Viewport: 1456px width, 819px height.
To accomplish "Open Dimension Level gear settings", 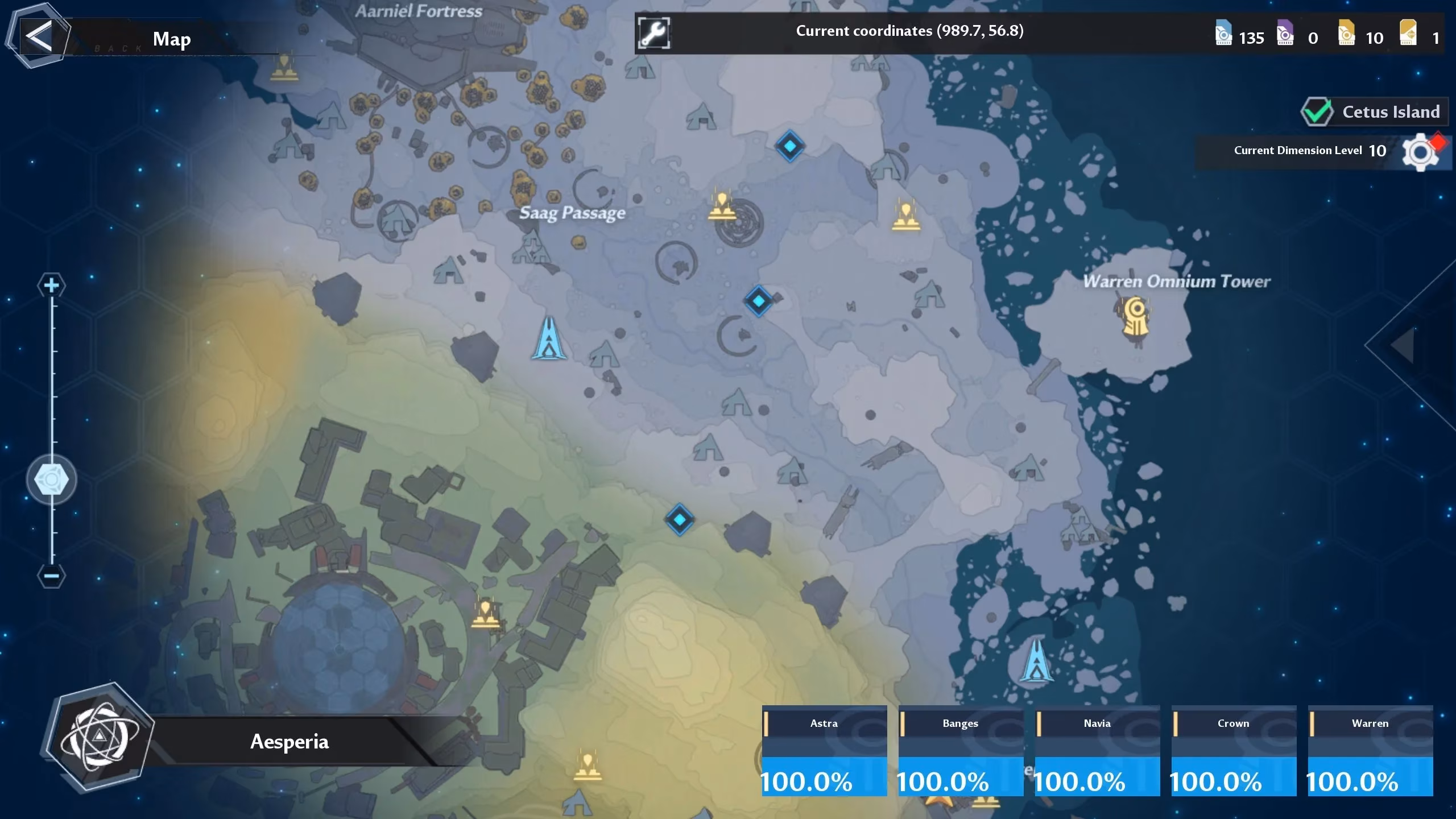I will click(x=1420, y=151).
